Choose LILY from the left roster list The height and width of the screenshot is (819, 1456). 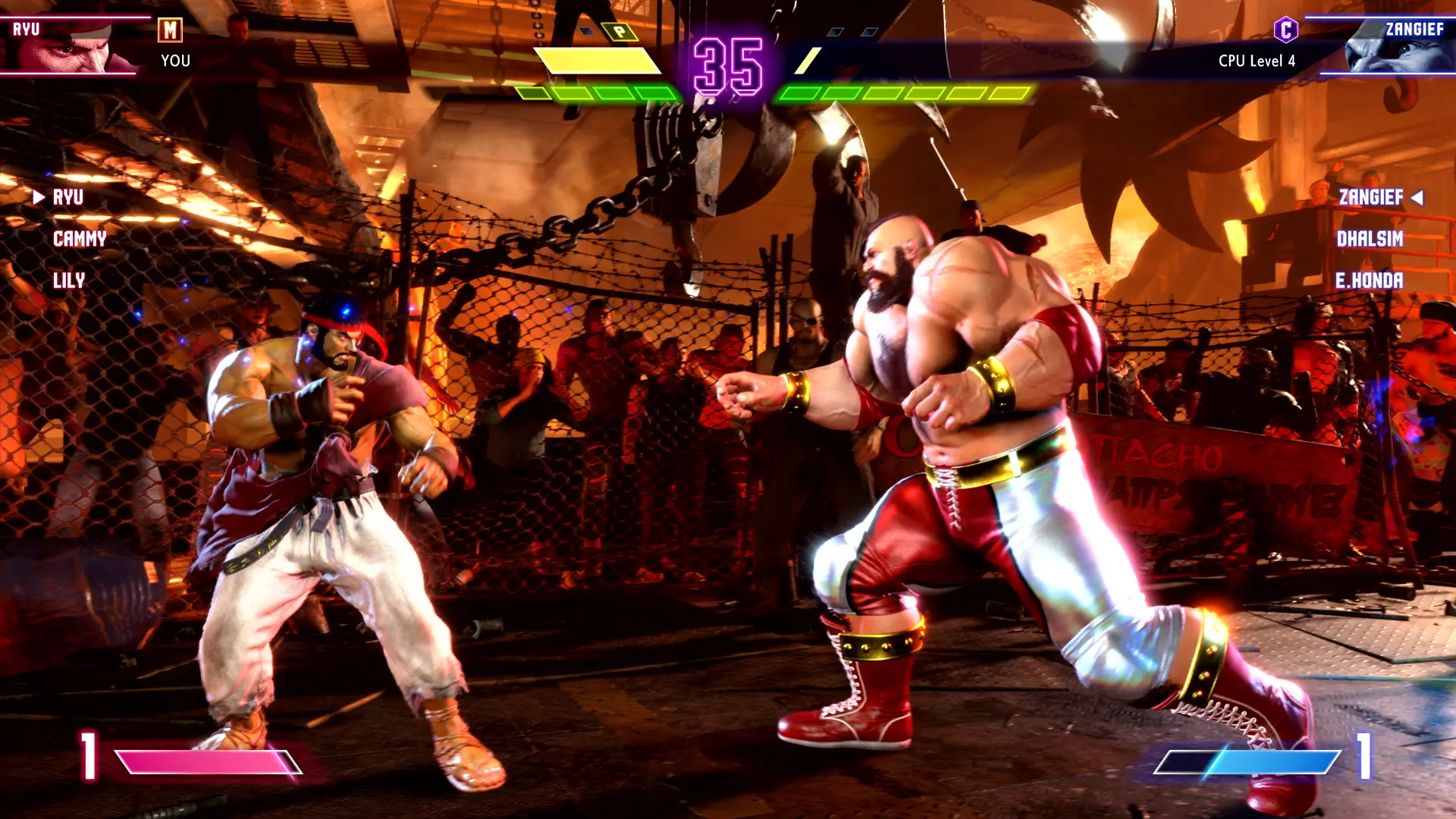70,281
